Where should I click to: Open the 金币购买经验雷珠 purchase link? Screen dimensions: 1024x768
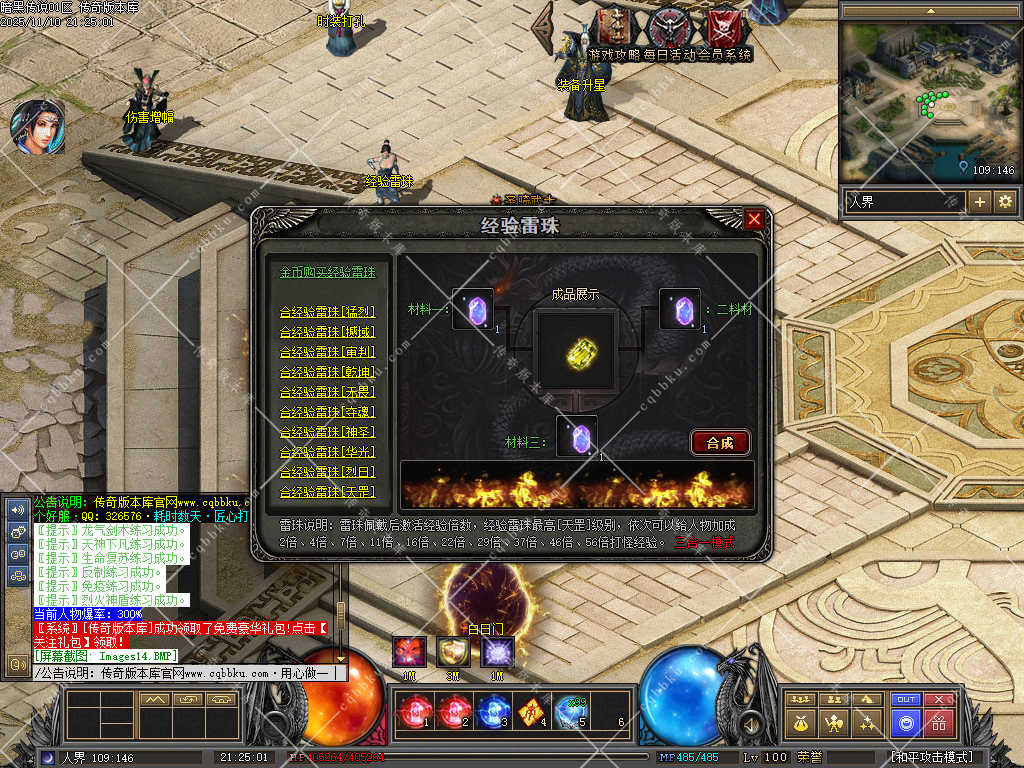(328, 272)
